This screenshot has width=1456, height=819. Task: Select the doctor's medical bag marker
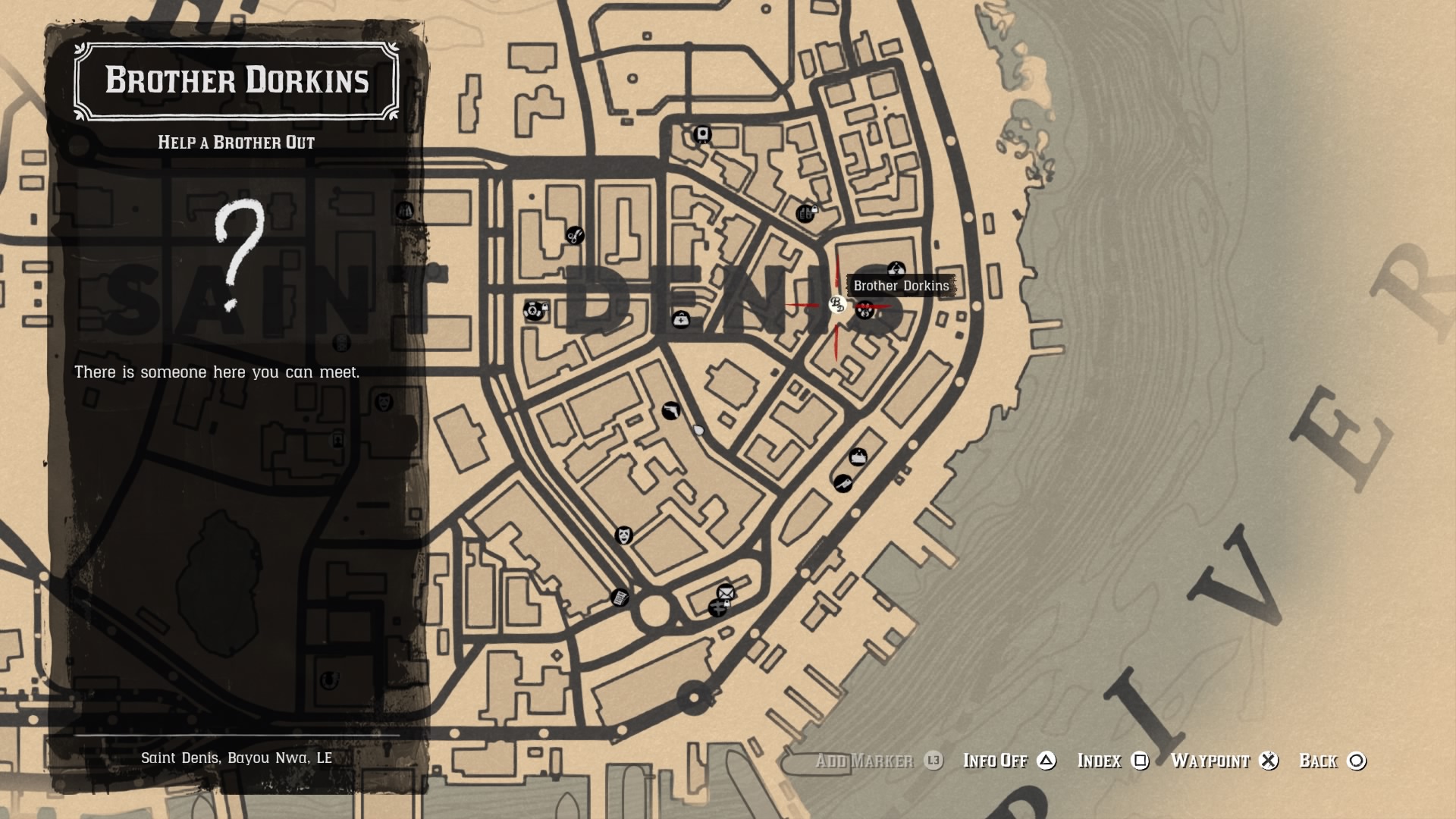(681, 320)
